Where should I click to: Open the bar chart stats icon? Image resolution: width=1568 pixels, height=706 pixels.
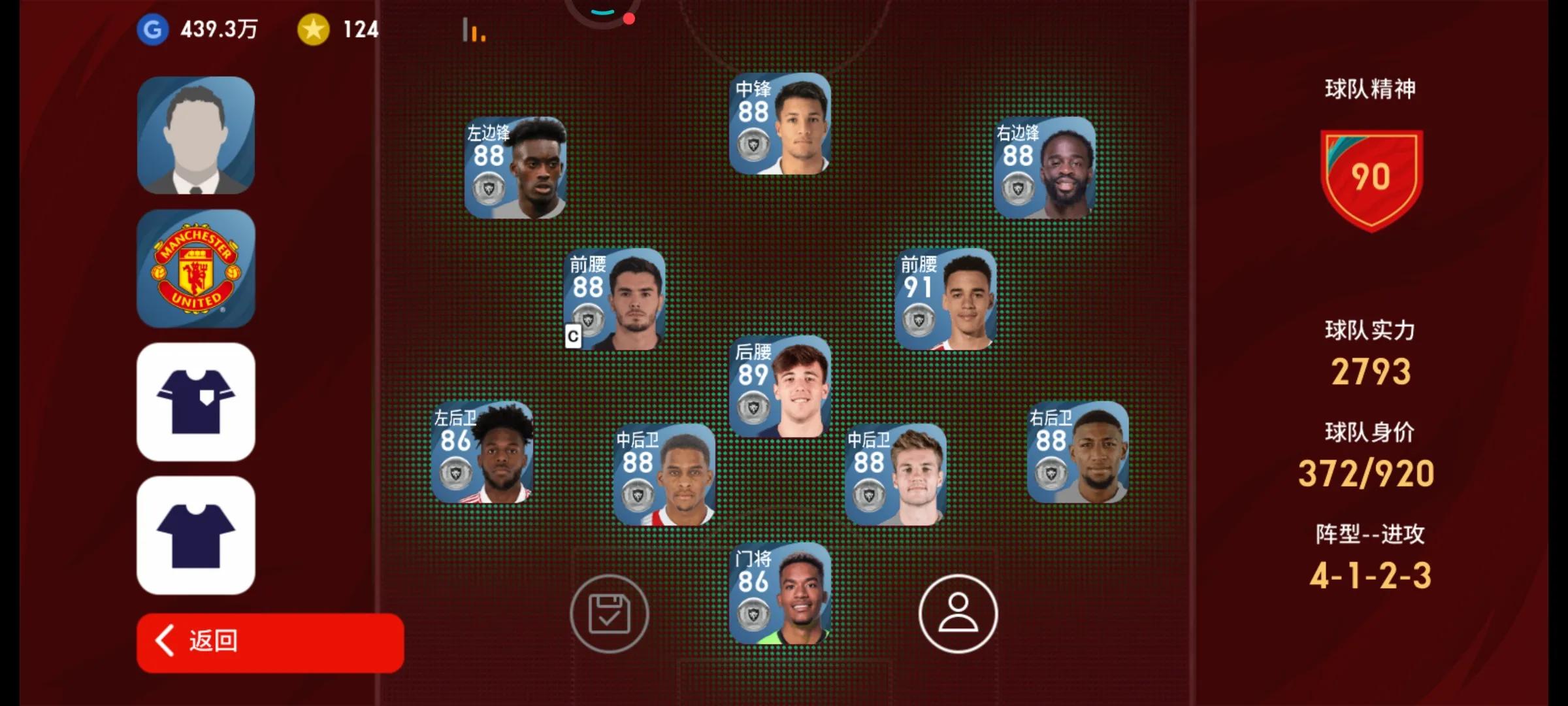(x=474, y=31)
